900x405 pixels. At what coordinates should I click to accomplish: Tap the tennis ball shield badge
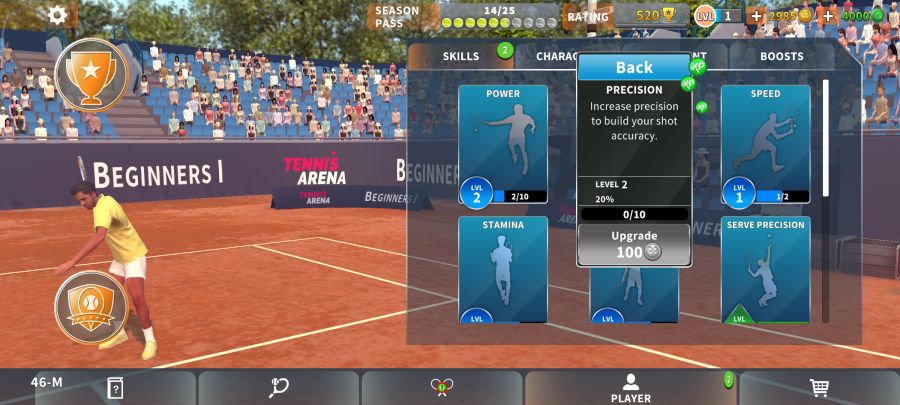click(x=91, y=304)
